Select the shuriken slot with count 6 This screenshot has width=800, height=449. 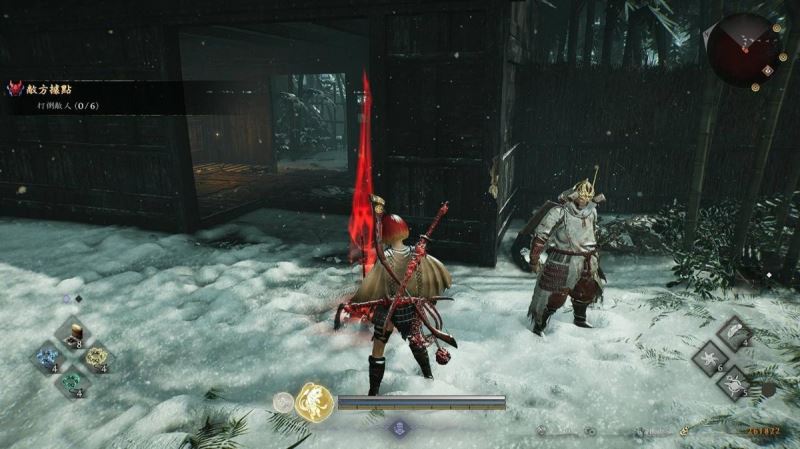(x=711, y=358)
